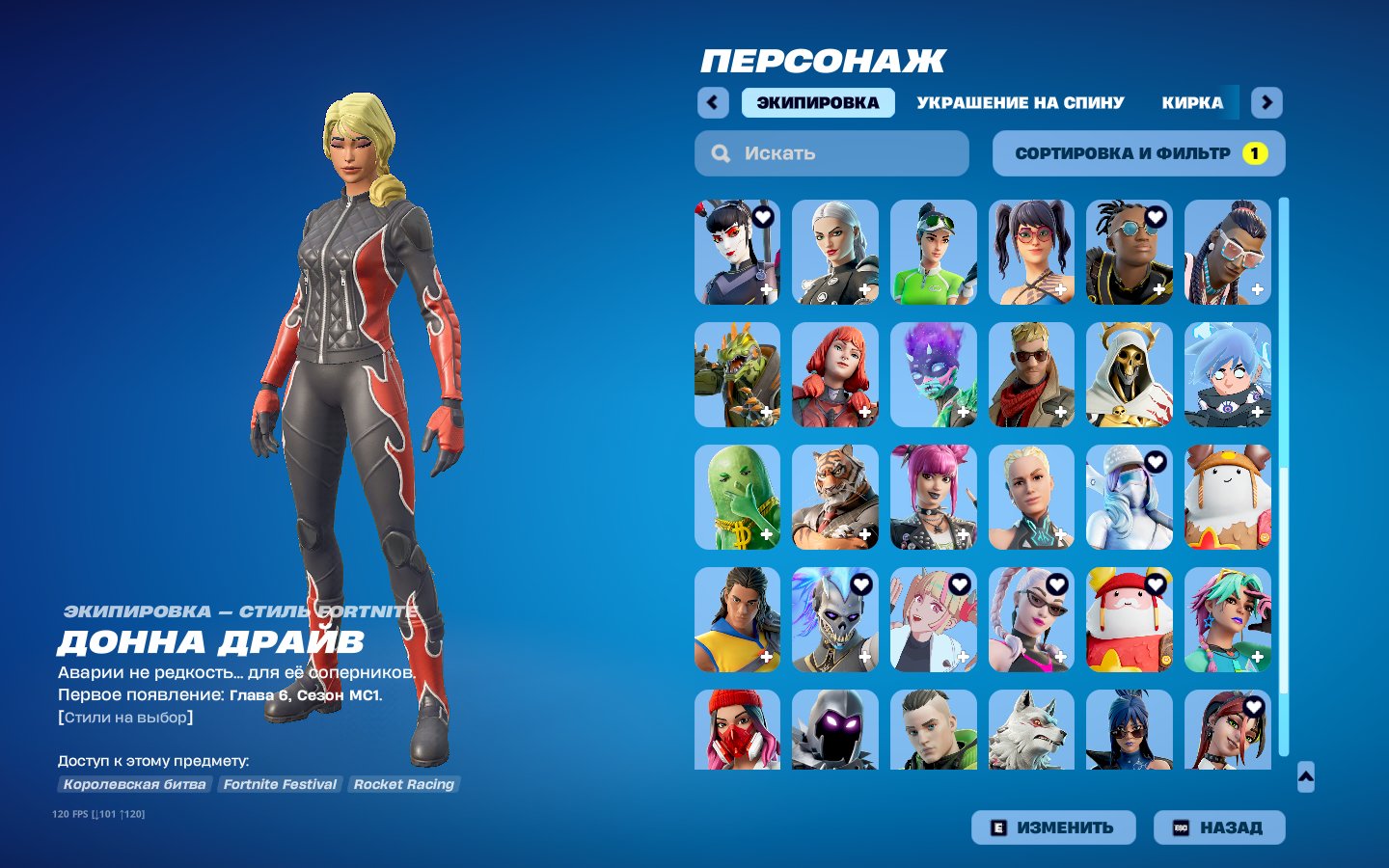1389x868 pixels.
Task: Switch to the УКРАШЕНИЕ НА СПИНУ tab
Action: pos(1021,102)
